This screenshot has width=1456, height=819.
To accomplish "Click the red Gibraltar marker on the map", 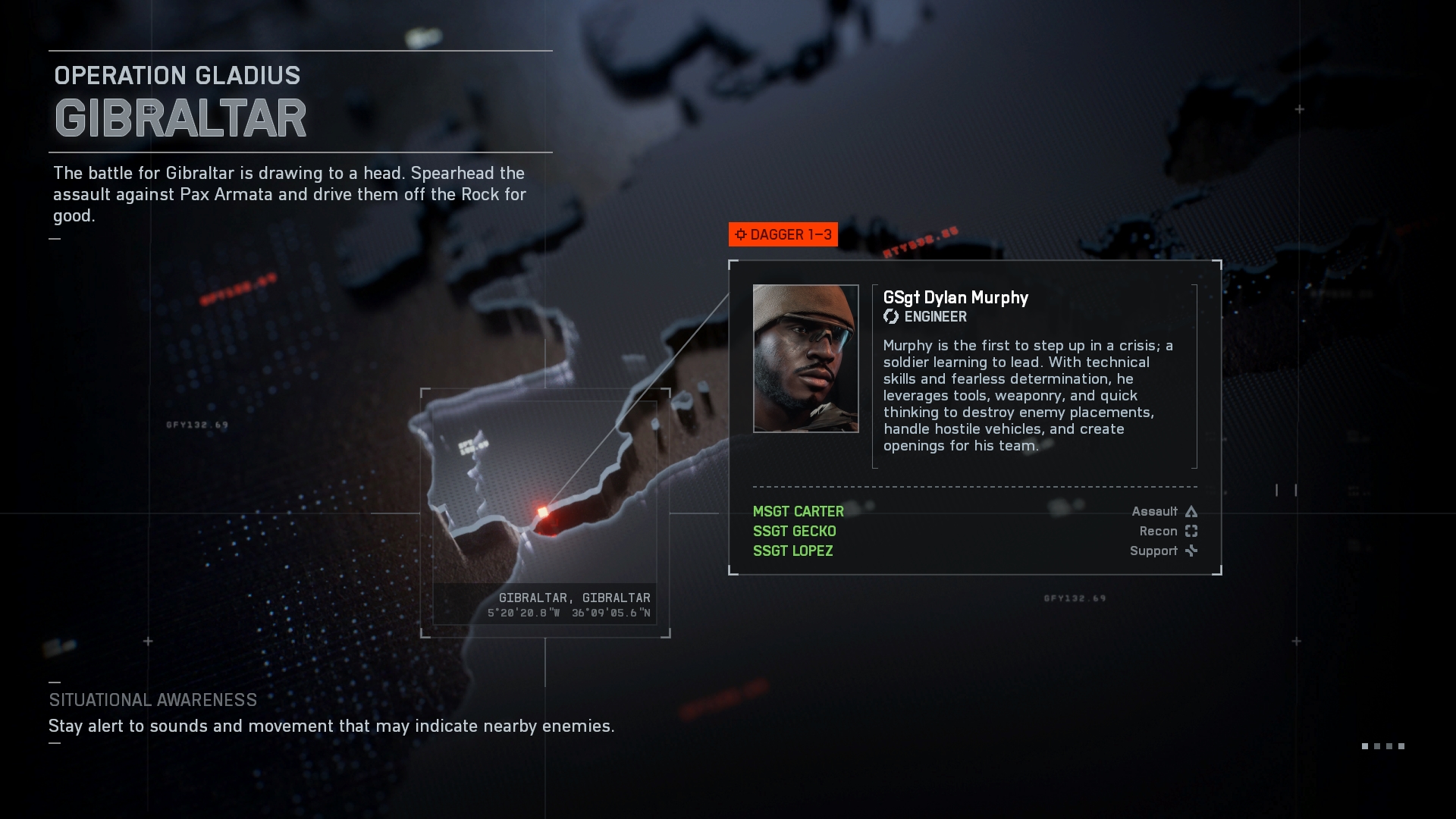I will (x=543, y=513).
